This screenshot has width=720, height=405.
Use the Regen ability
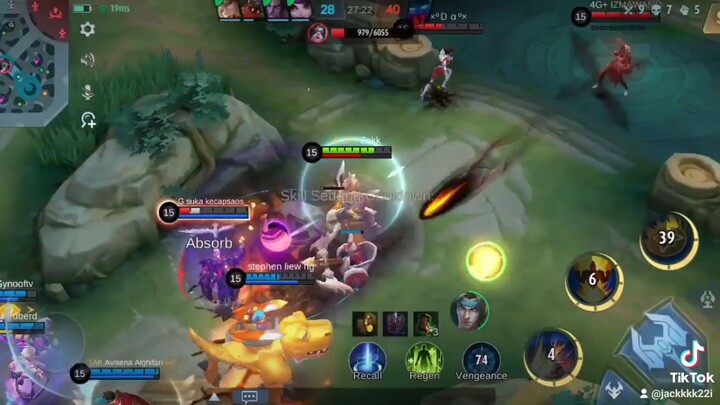point(424,358)
